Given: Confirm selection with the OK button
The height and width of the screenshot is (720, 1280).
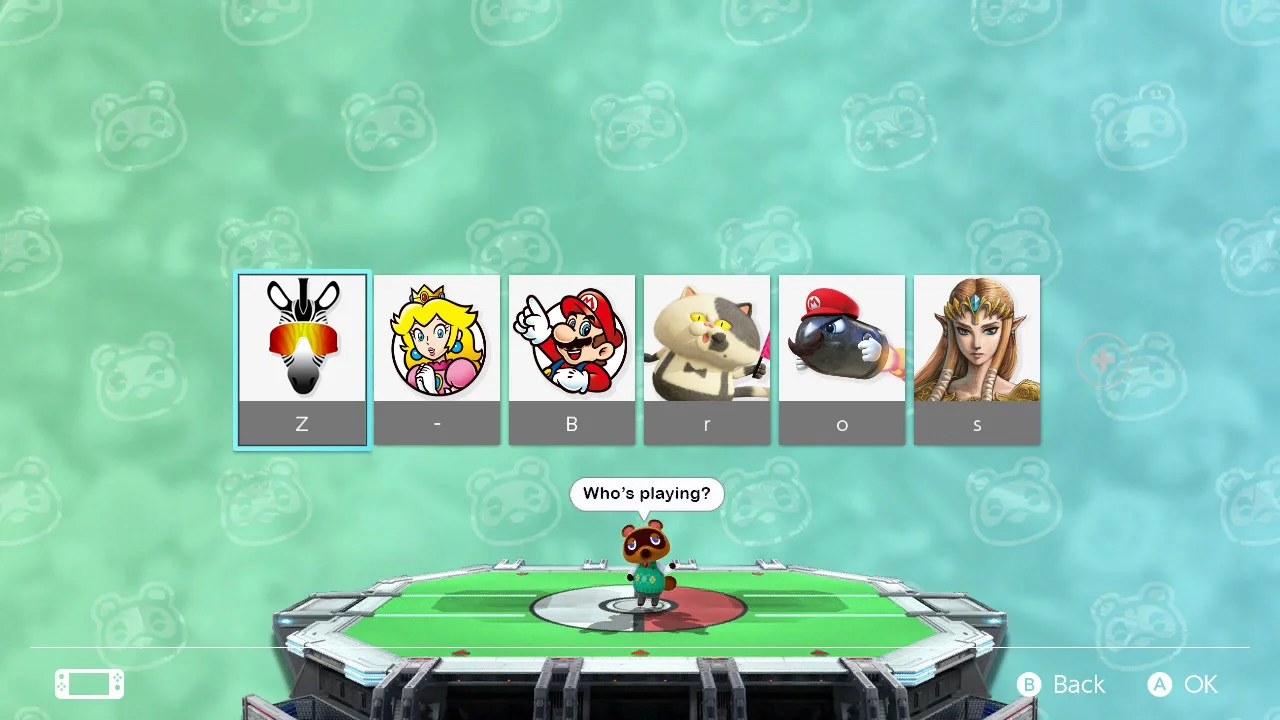Looking at the screenshot, I should coord(1184,684).
